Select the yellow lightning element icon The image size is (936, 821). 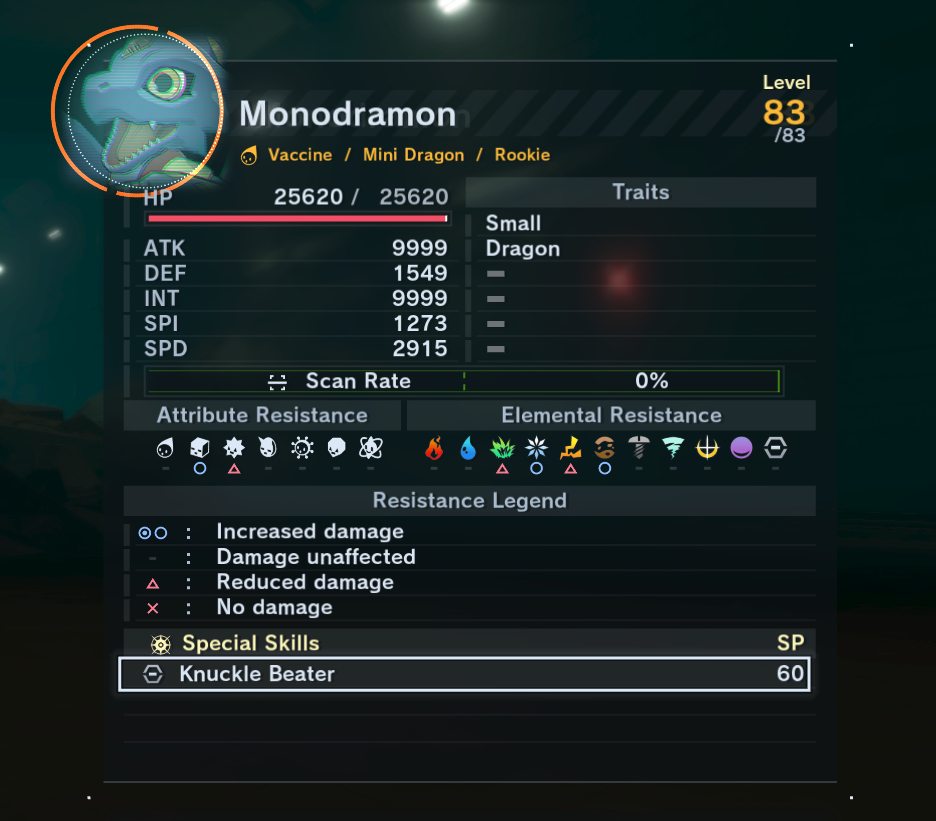tap(570, 449)
